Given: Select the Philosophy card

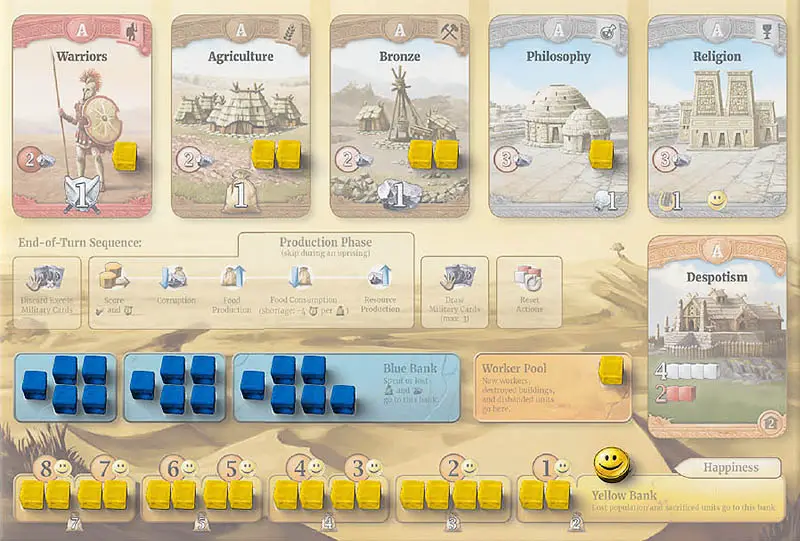Looking at the screenshot, I should coord(559,115).
